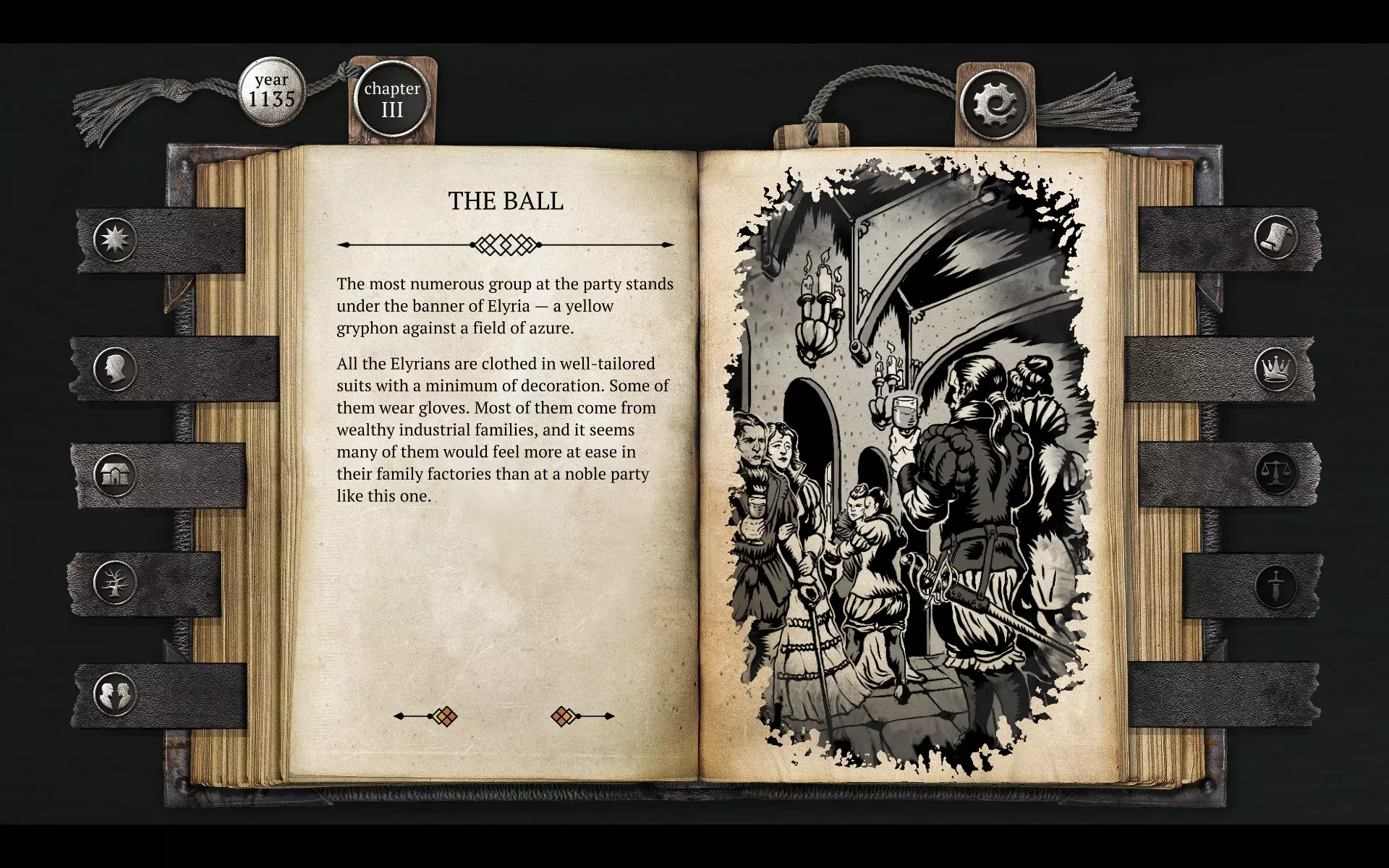Open the gear settings menu
Image resolution: width=1389 pixels, height=868 pixels.
point(995,103)
